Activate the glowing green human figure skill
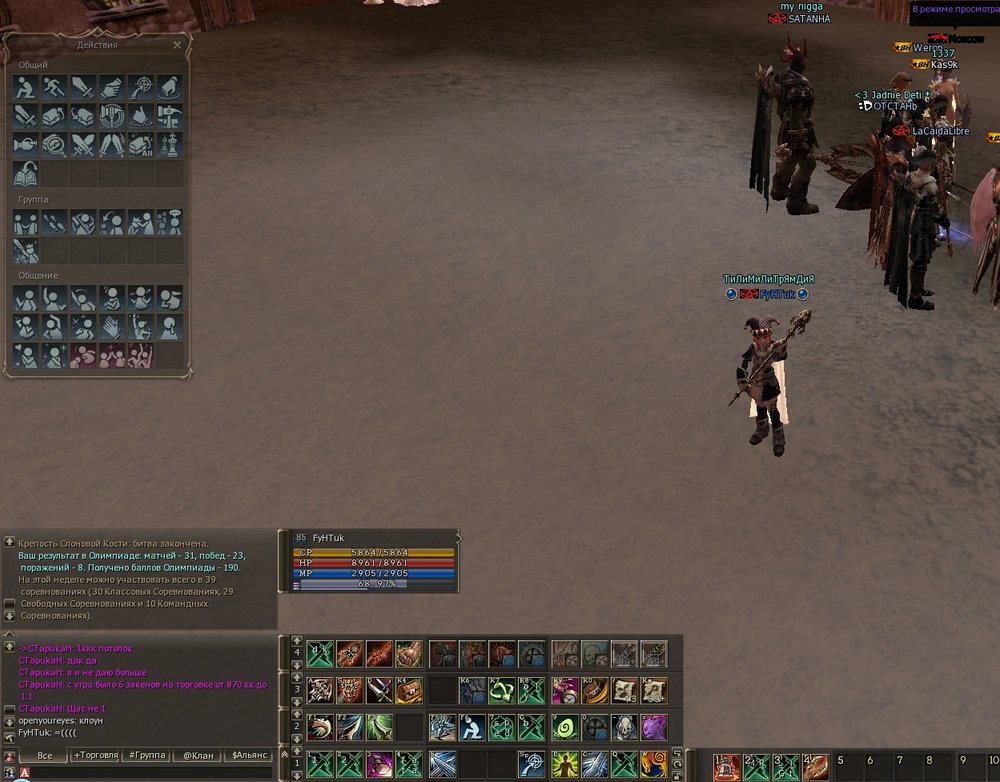This screenshot has height=782, width=1000. [x=565, y=764]
